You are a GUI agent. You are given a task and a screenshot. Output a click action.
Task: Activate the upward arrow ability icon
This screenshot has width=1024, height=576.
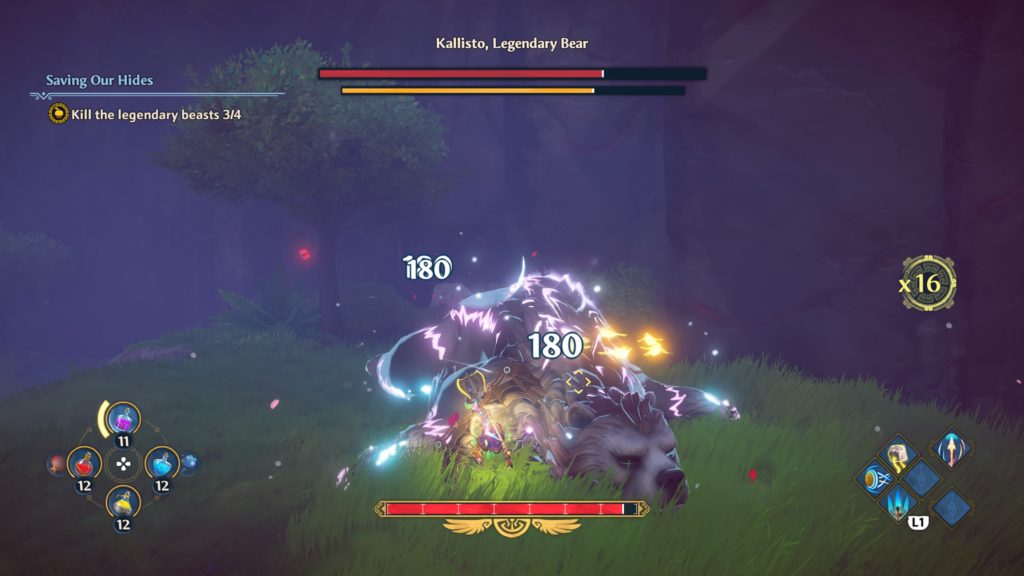(x=950, y=449)
